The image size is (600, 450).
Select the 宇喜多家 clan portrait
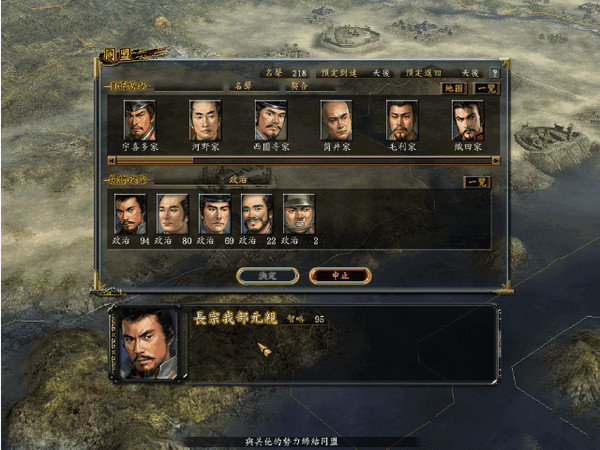[x=139, y=120]
